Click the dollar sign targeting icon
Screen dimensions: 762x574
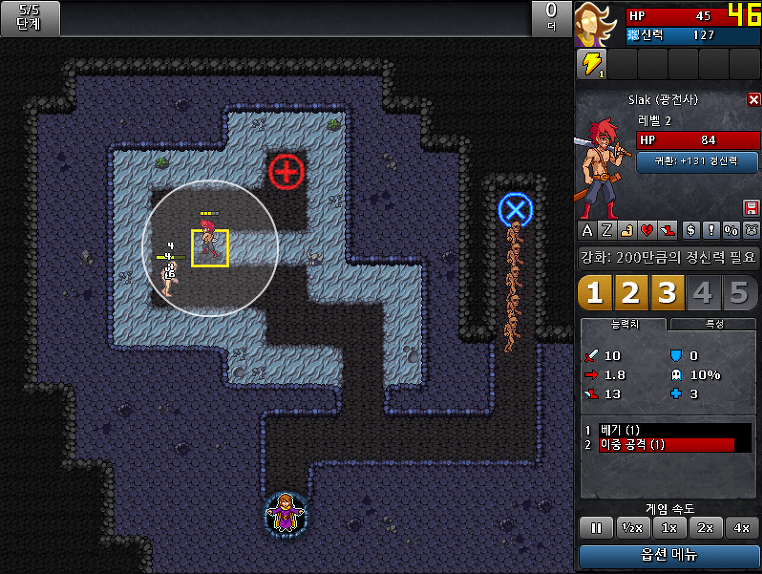coord(689,230)
